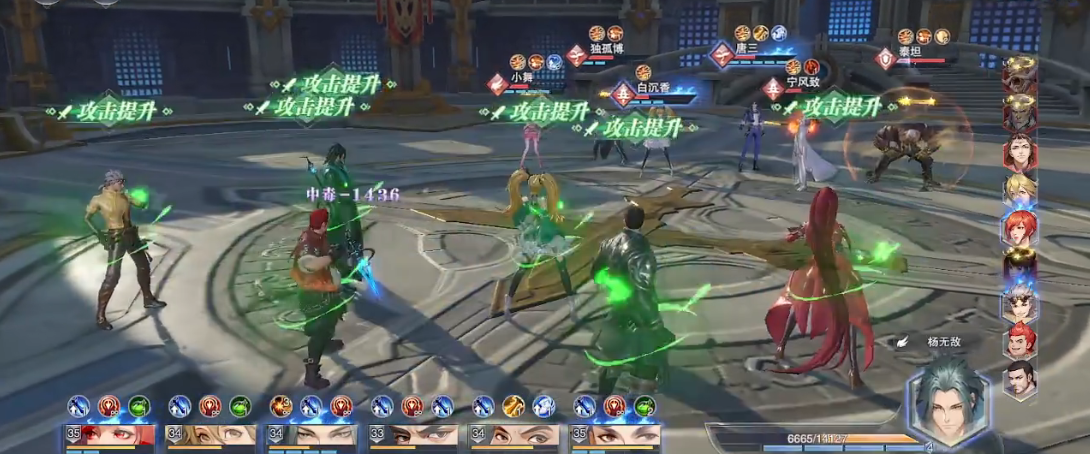
Task: Target the 唐三 enemy nameplate
Action: pos(747,48)
